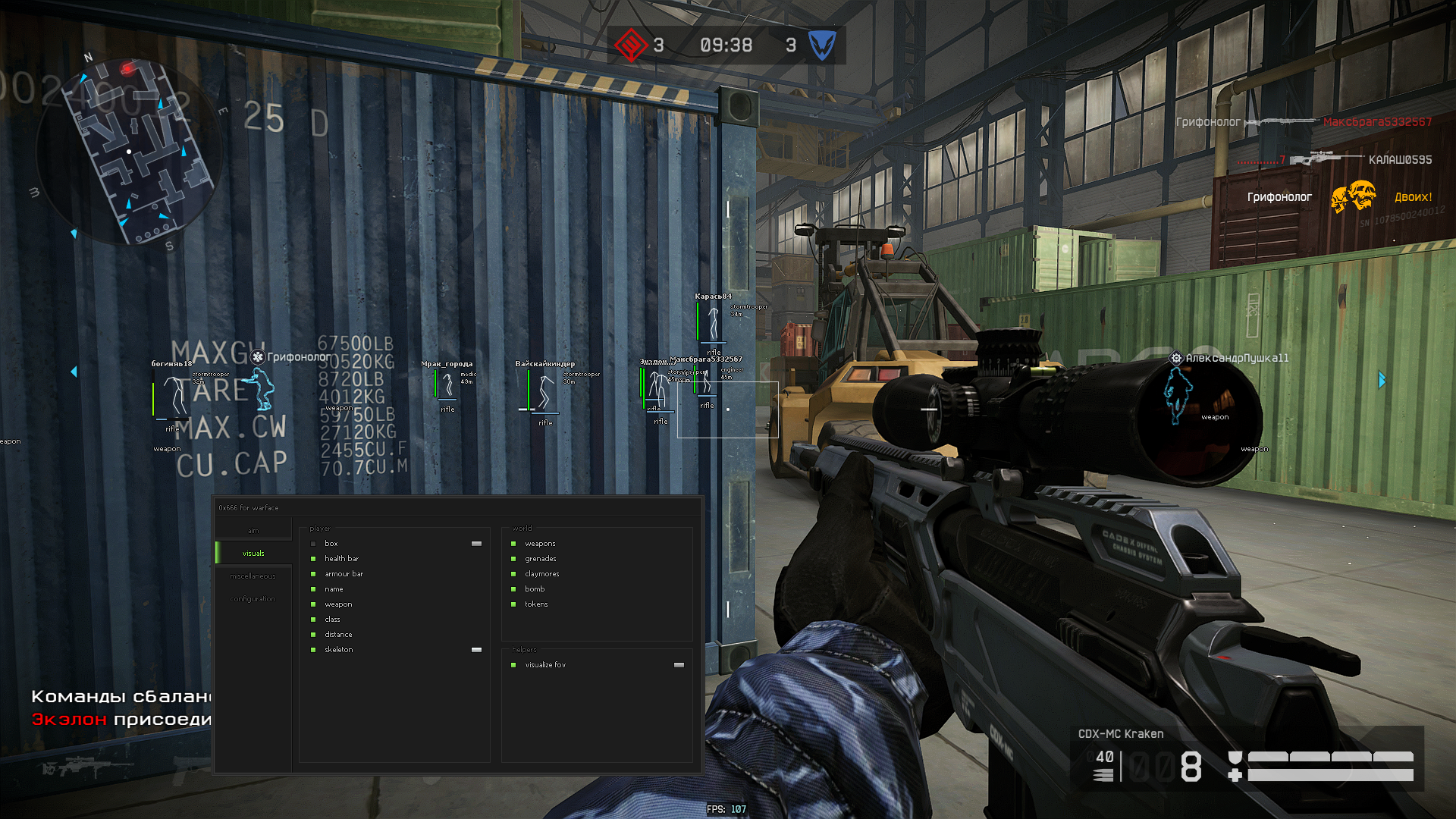Toggle the armour bar checkbox

coord(313,574)
